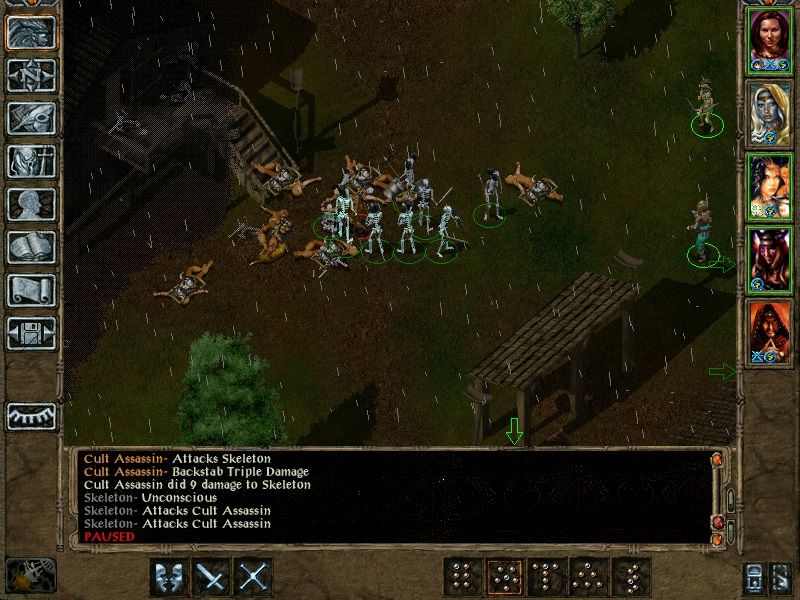Show the character record sheet
This screenshot has width=800, height=600.
click(32, 203)
